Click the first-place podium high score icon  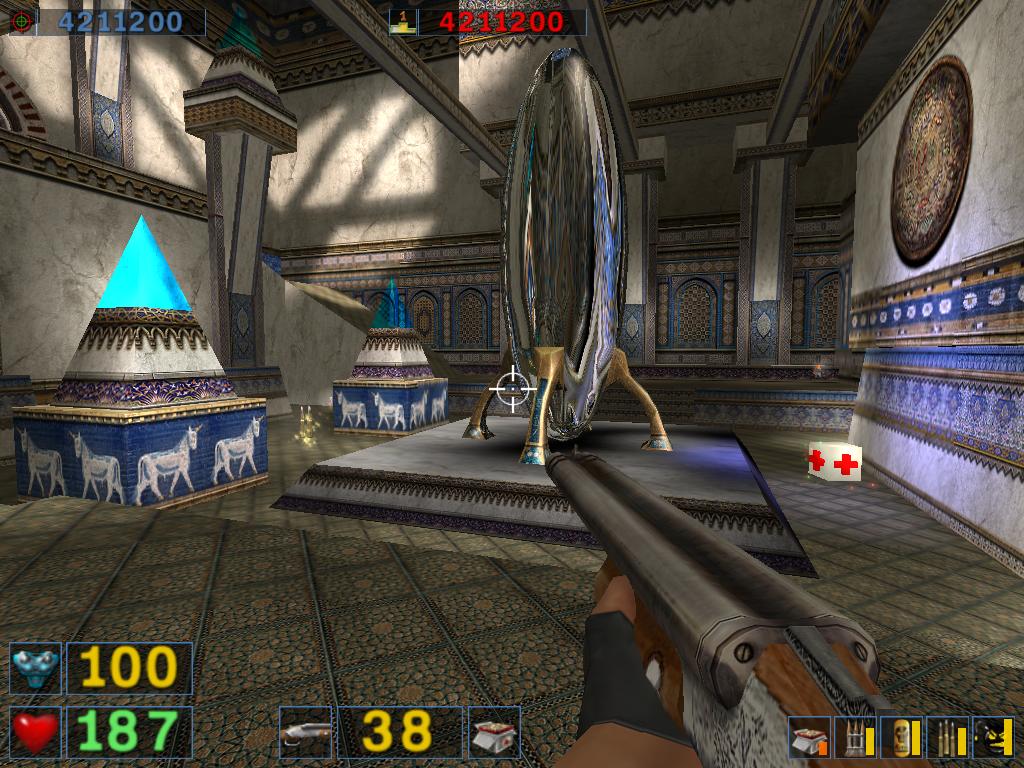click(404, 21)
